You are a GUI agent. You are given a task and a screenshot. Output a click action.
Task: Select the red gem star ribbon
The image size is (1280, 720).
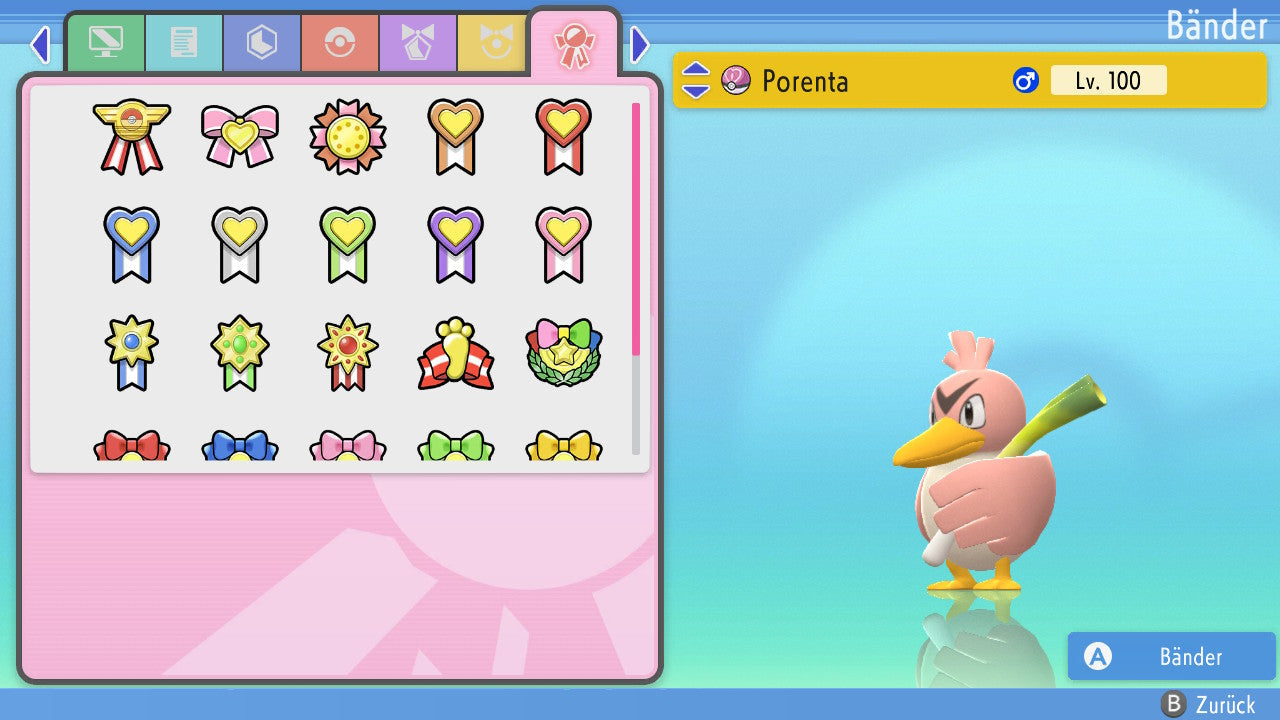(348, 353)
